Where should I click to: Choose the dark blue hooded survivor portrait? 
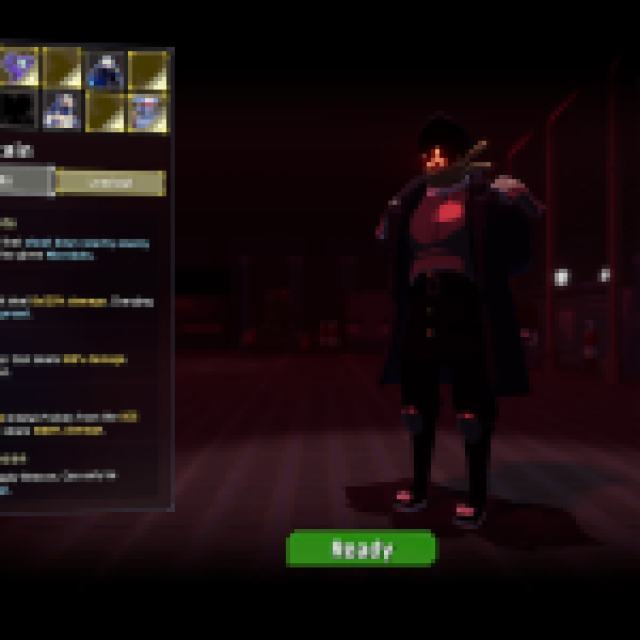(104, 70)
